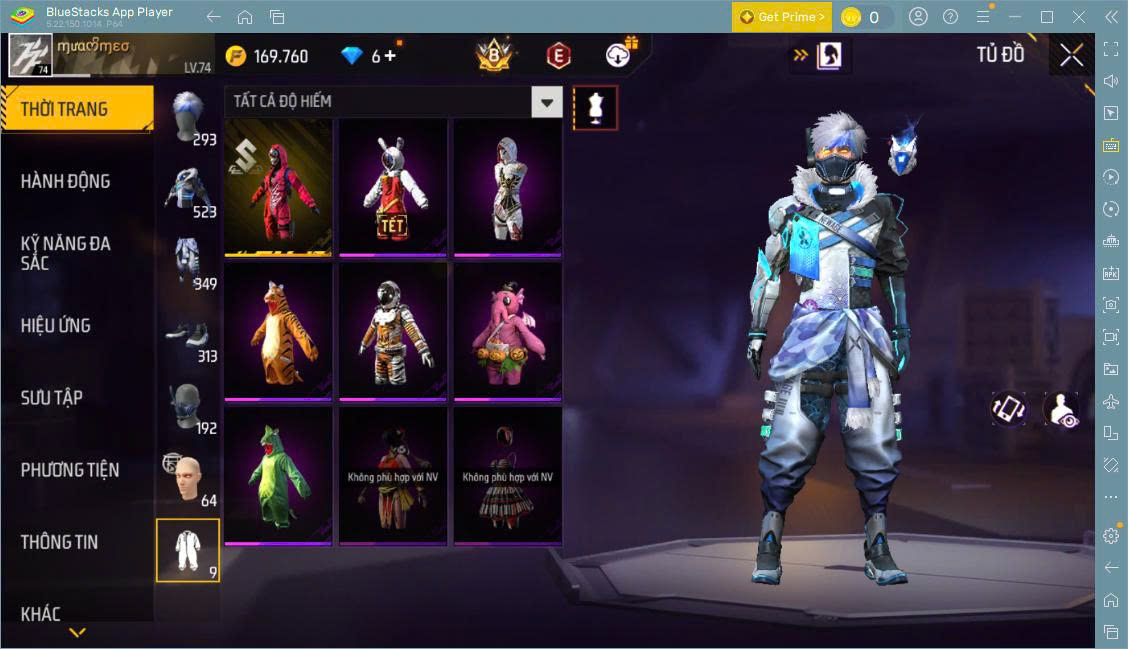Image resolution: width=1128 pixels, height=649 pixels.
Task: Go to the PHƯƠNG TIỆN tab
Action: (70, 469)
